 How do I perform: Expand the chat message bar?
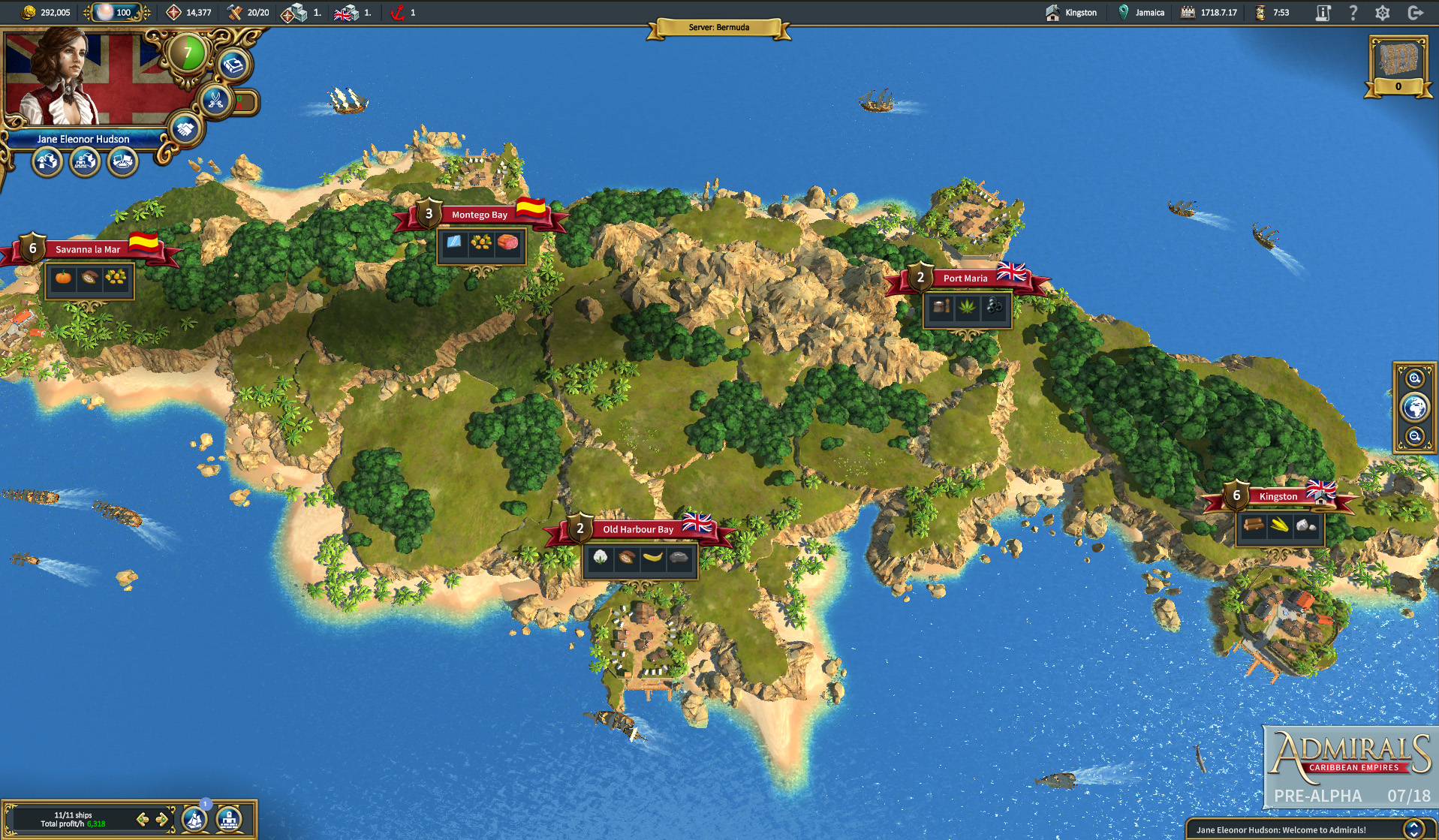click(x=1414, y=829)
